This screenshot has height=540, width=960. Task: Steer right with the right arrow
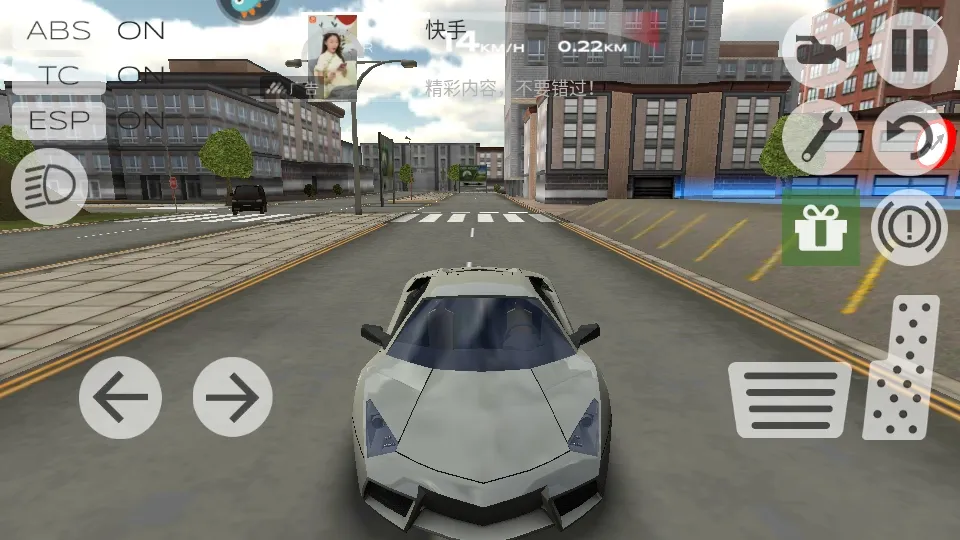pyautogui.click(x=232, y=397)
